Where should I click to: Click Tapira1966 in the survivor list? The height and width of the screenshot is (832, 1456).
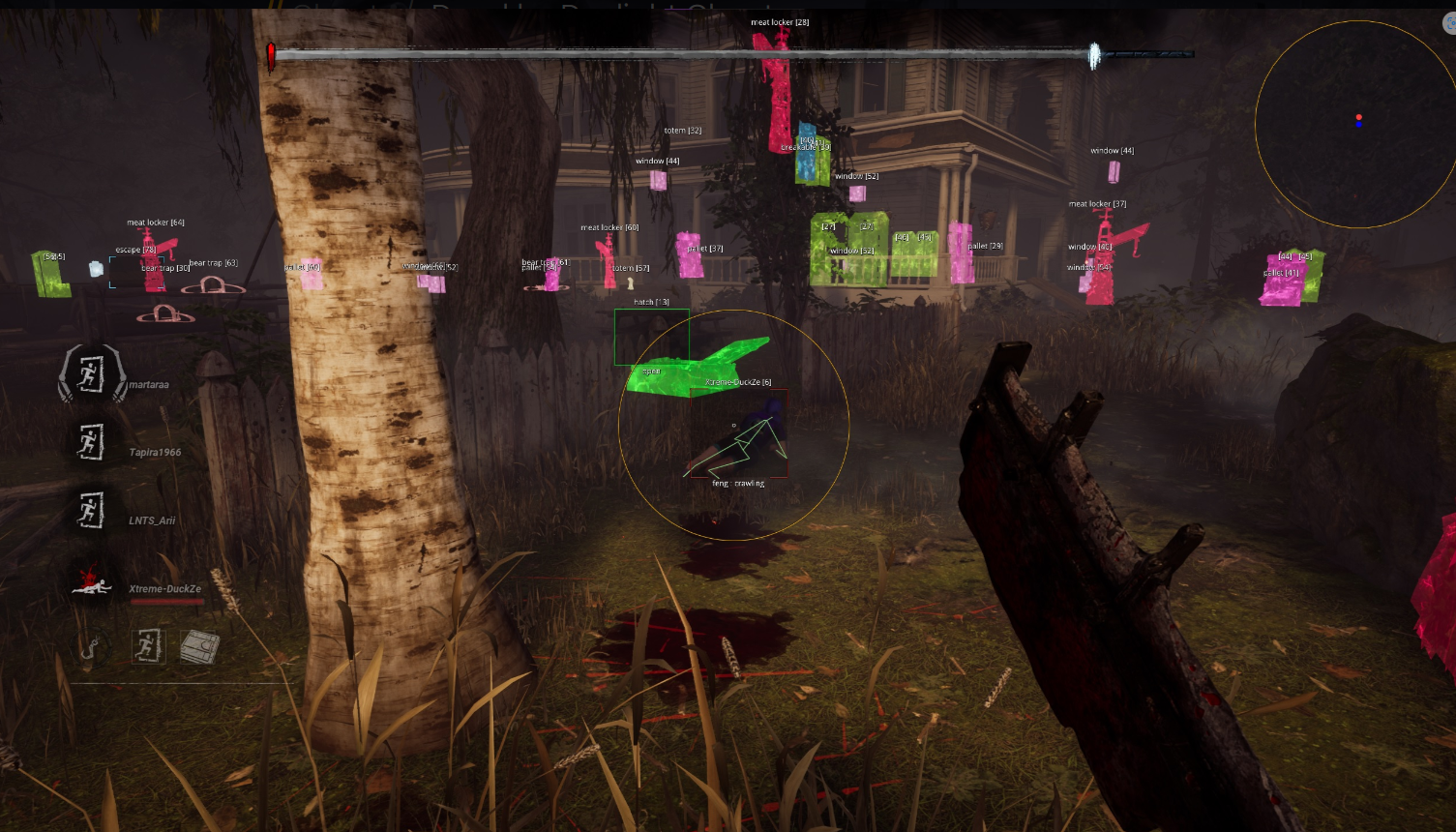point(155,453)
